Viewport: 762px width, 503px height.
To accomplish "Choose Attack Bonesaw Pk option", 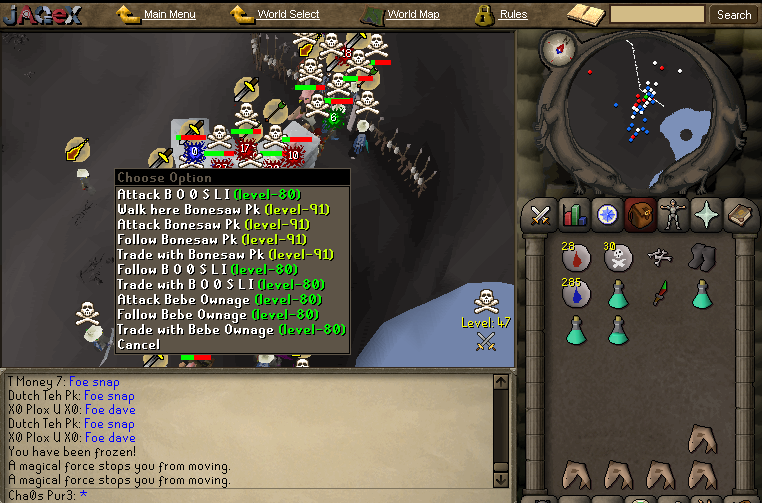I will (213, 224).
